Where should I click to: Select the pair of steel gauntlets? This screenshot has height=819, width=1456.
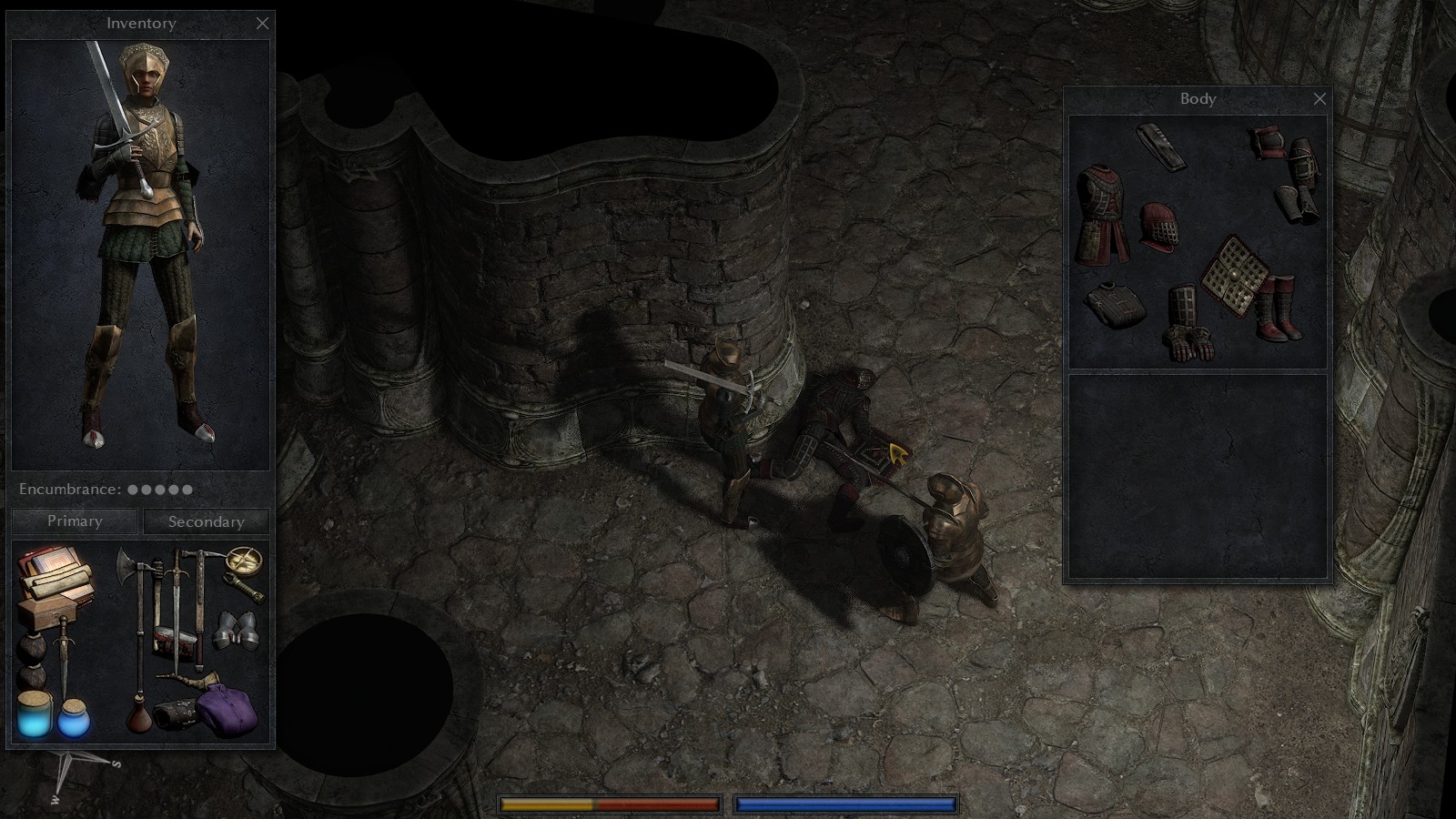(x=234, y=630)
